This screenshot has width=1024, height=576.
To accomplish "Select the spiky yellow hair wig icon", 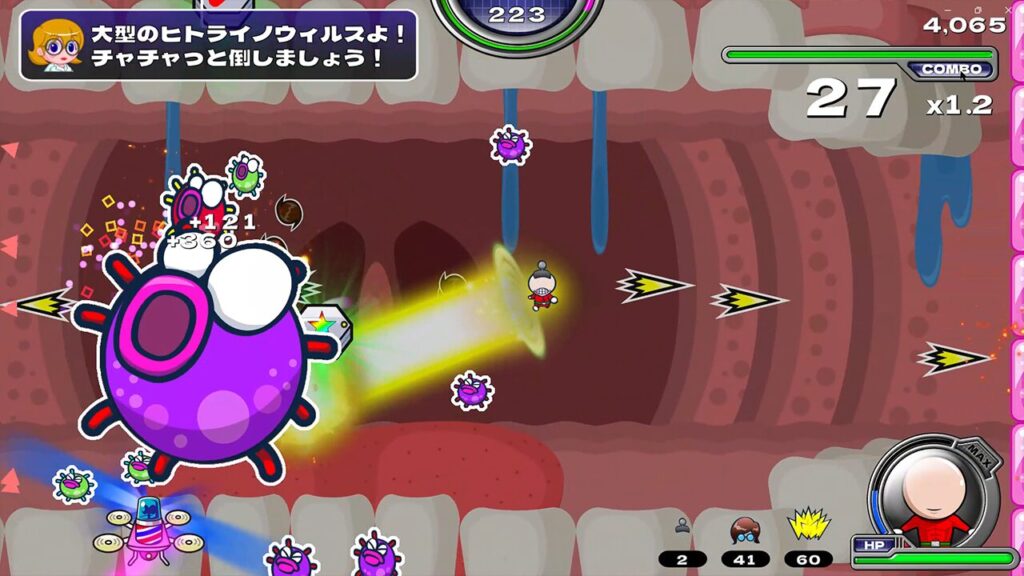I will click(x=806, y=526).
